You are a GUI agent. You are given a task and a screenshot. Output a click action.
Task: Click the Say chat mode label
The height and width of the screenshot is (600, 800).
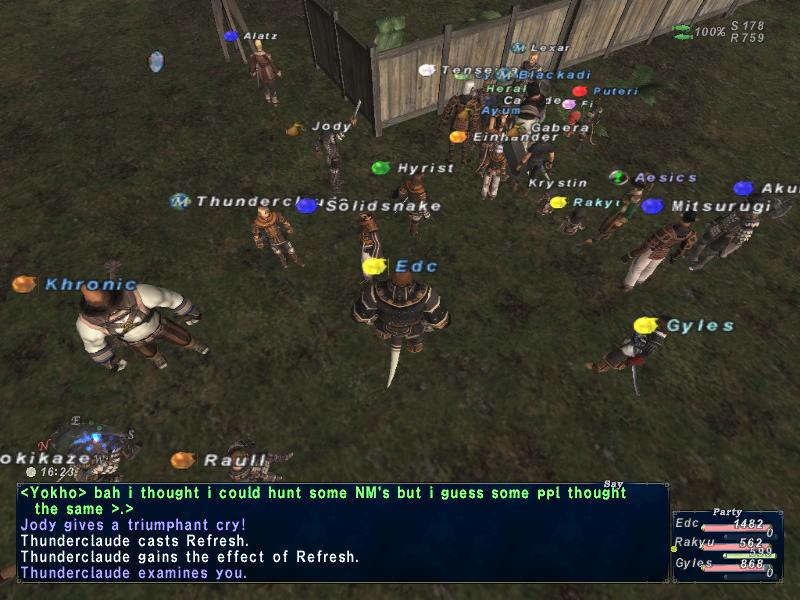613,484
